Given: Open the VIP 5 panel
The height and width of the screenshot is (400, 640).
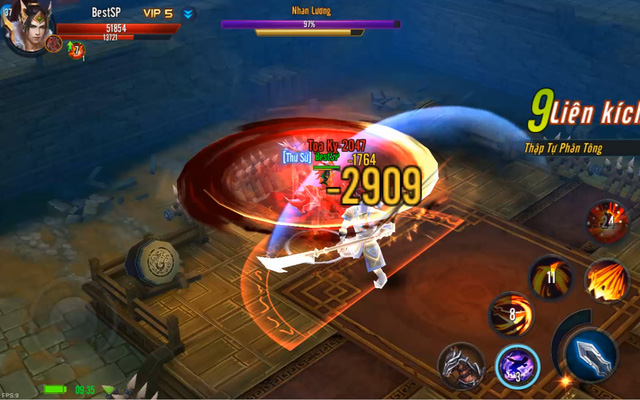Looking at the screenshot, I should [x=157, y=13].
